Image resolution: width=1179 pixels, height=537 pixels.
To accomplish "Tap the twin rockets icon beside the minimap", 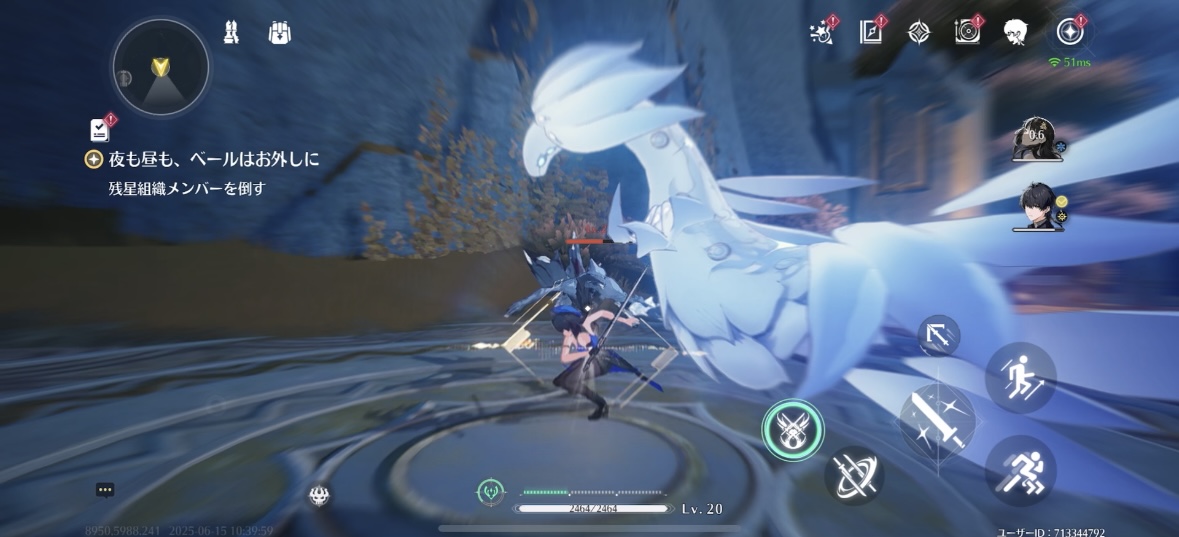I will pyautogui.click(x=232, y=33).
